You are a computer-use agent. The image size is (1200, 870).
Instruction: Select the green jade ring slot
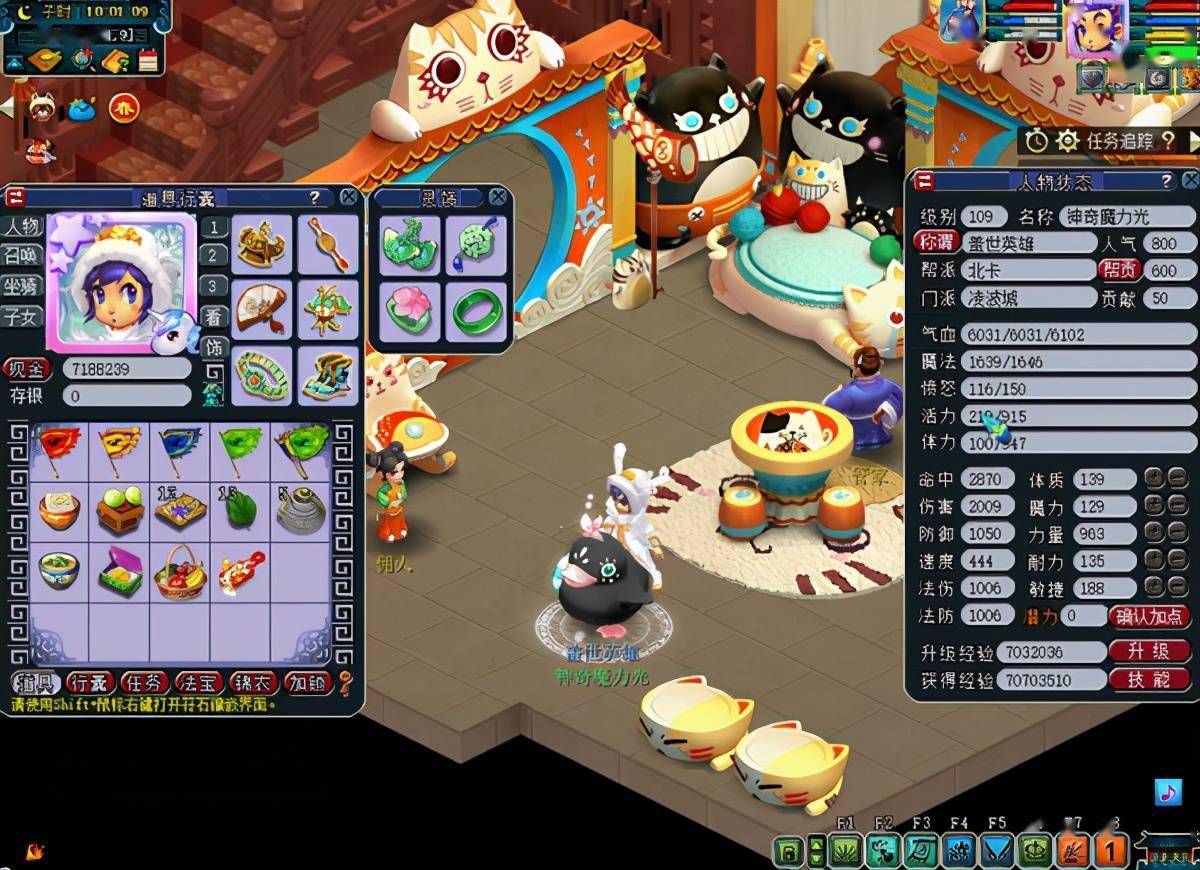[476, 311]
